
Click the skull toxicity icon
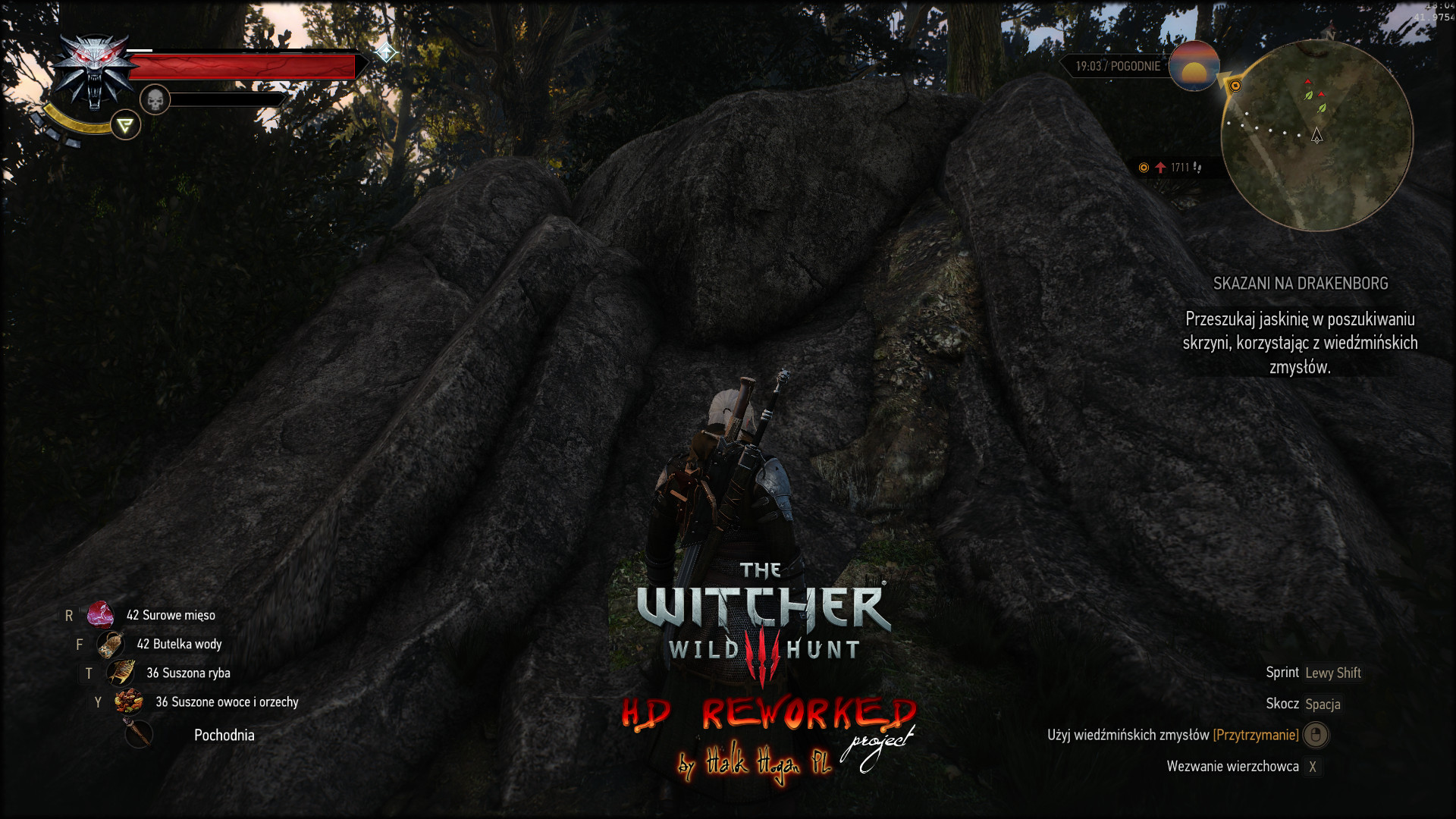click(155, 99)
